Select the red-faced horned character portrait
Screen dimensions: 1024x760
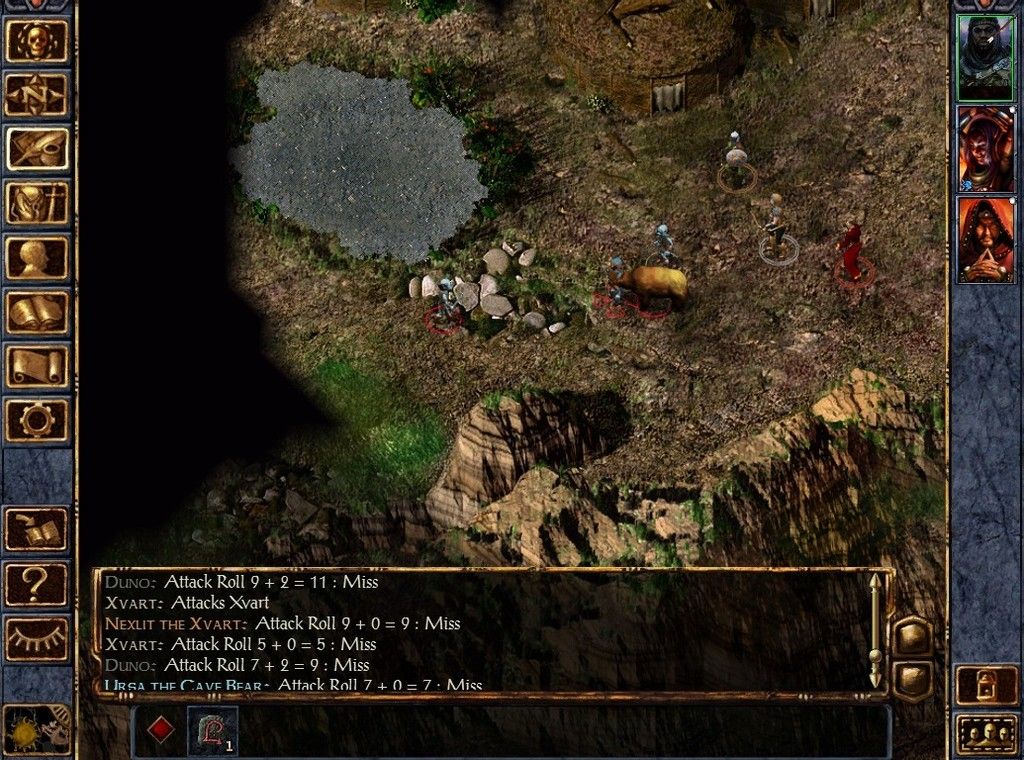(x=985, y=149)
